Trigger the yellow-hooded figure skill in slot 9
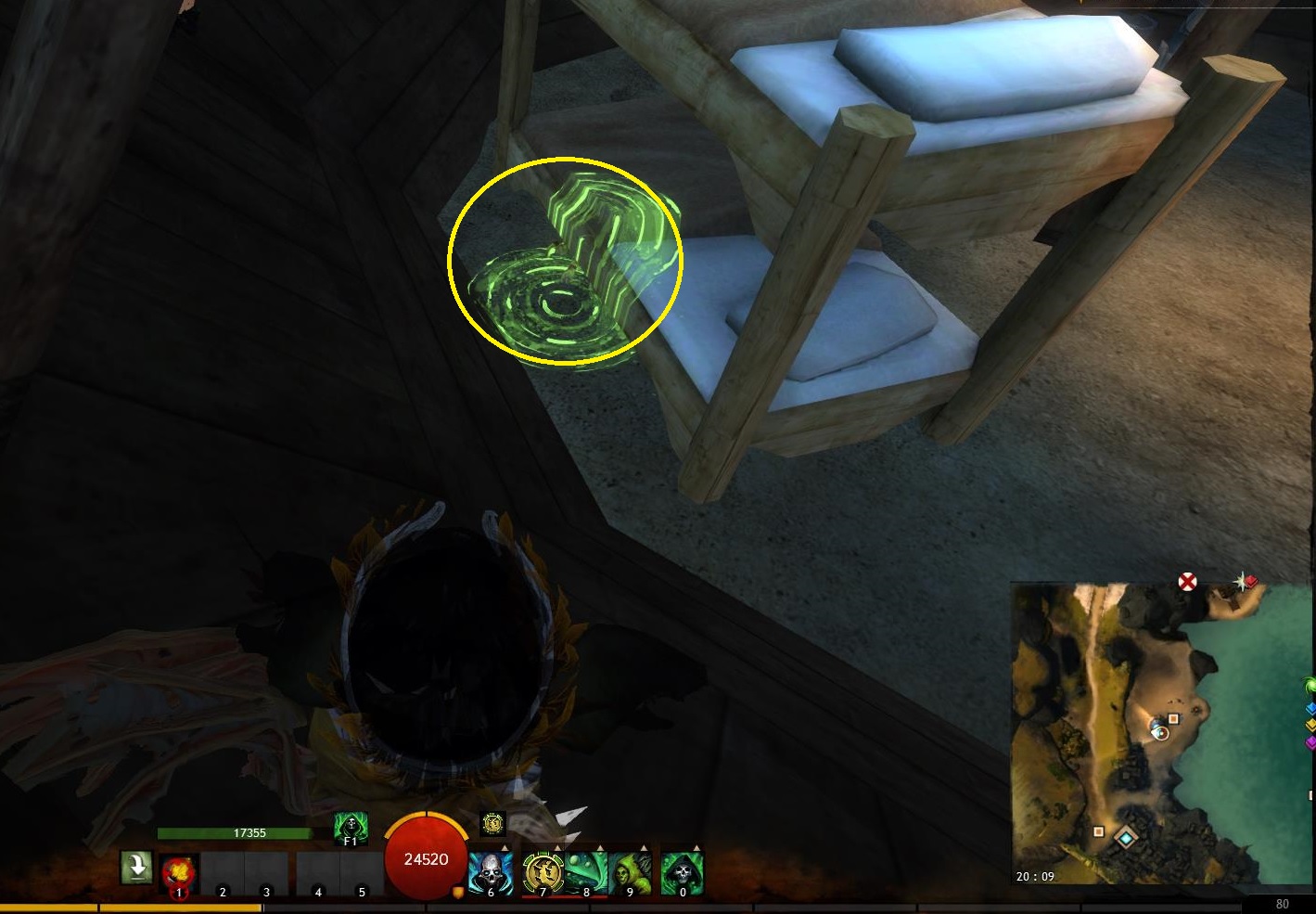1316x914 pixels. tap(632, 873)
